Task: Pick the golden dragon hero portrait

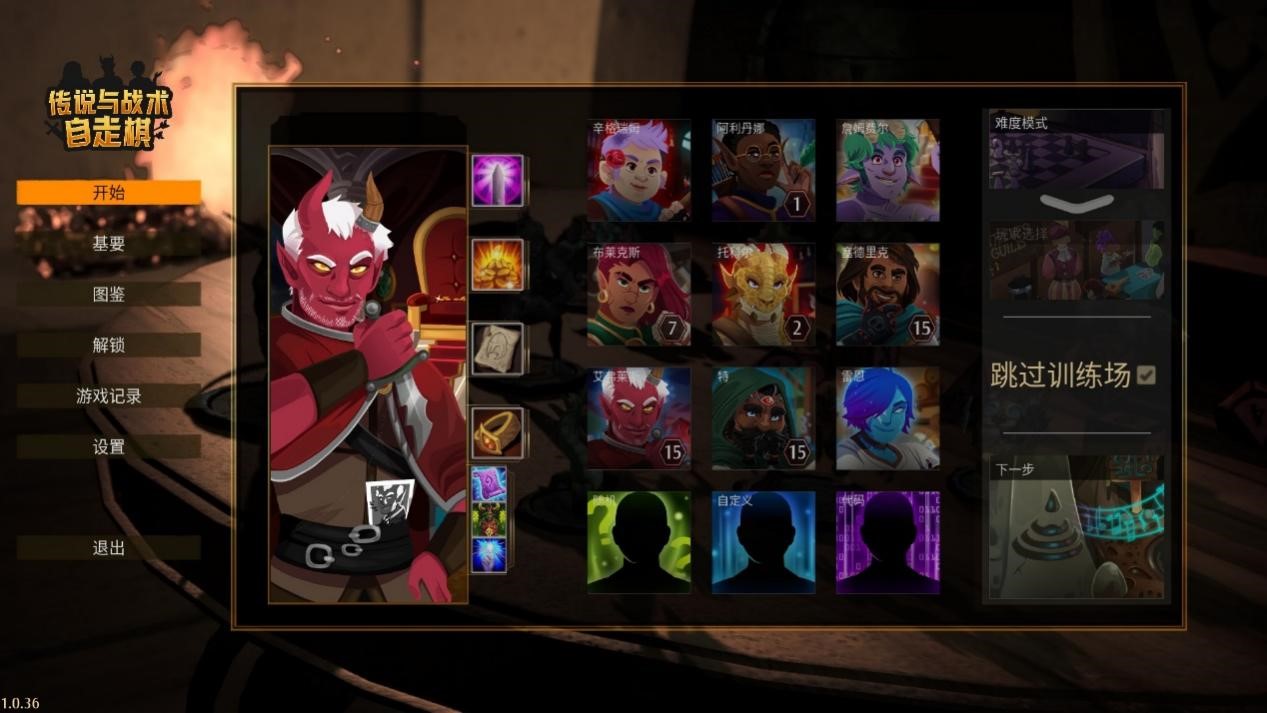Action: pyautogui.click(x=763, y=294)
